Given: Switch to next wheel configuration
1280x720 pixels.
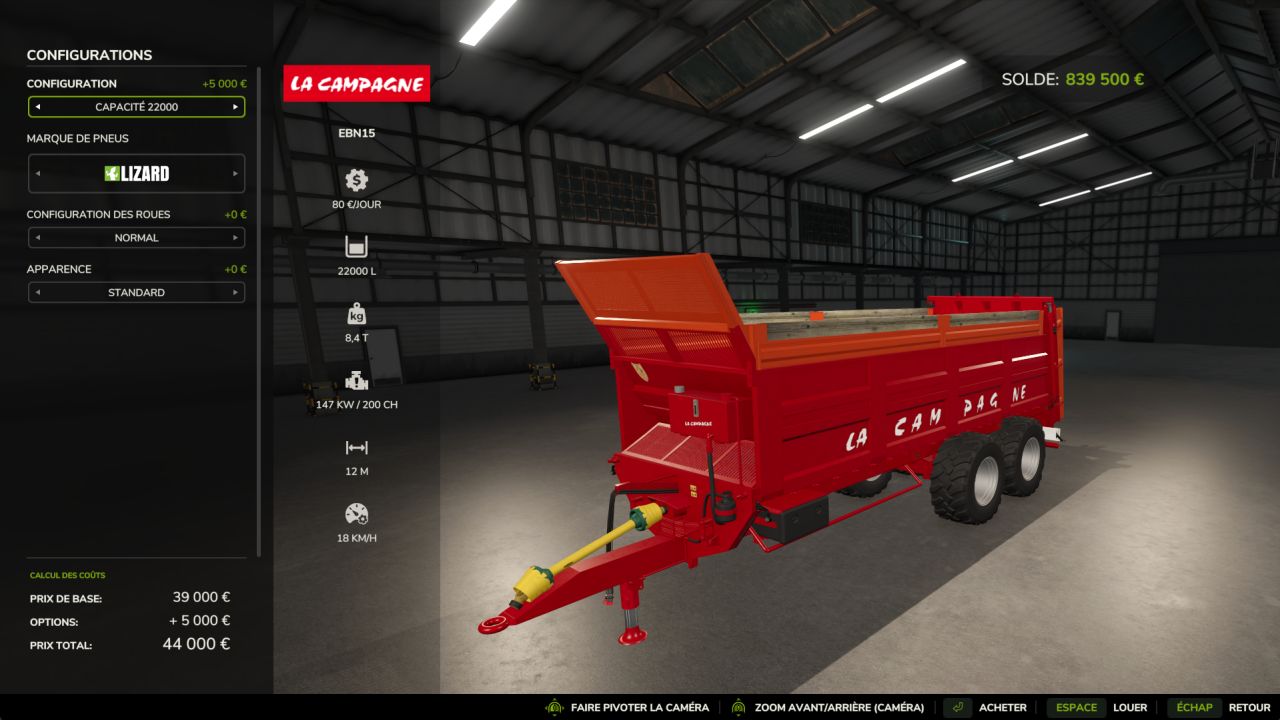Looking at the screenshot, I should click(x=236, y=238).
